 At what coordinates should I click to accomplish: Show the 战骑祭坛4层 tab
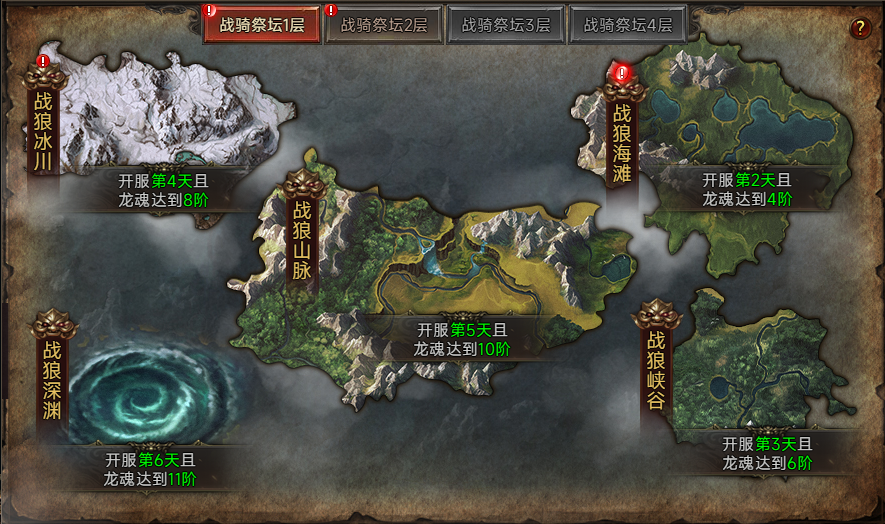click(x=628, y=25)
